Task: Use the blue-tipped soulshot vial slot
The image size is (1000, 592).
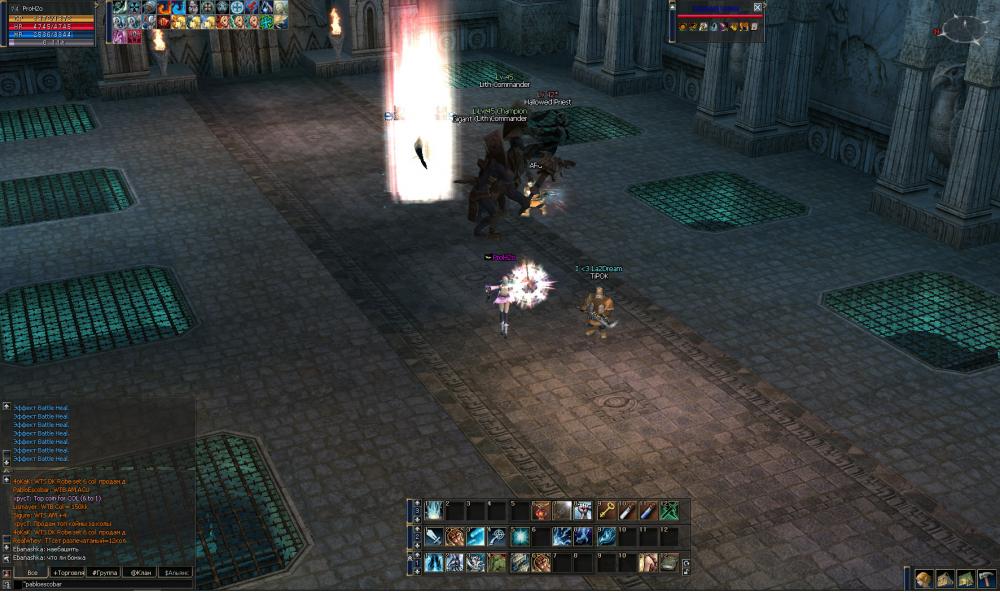Action: coord(648,510)
